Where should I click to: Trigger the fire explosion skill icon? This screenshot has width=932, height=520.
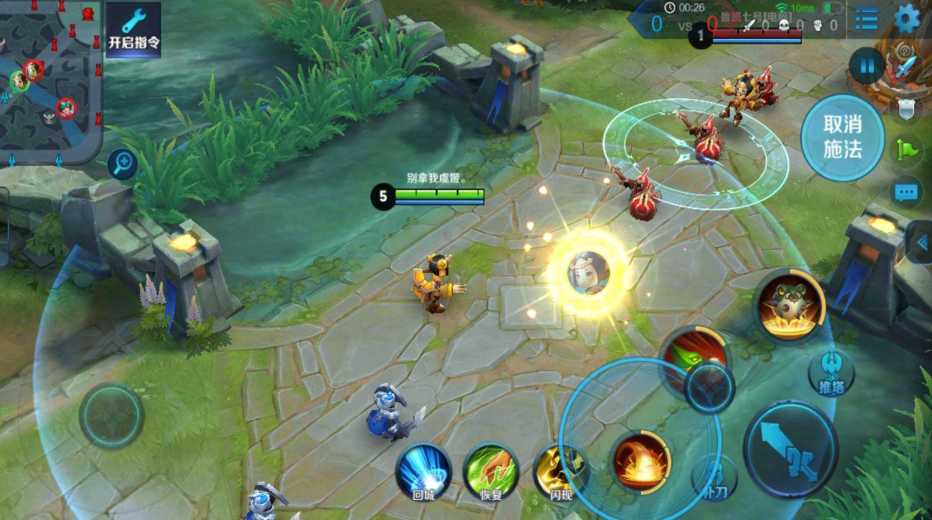pos(640,461)
